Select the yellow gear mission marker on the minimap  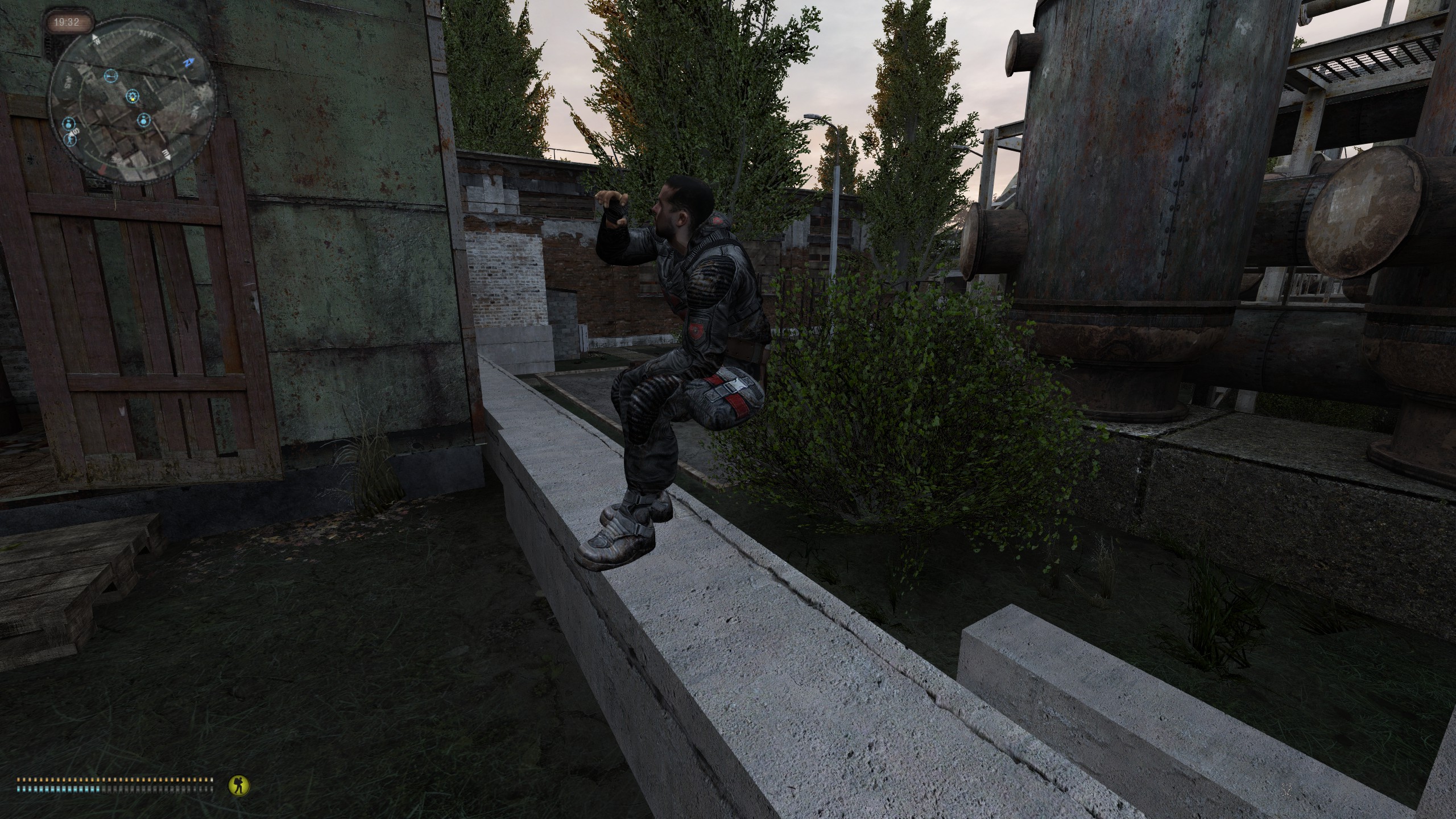131,97
